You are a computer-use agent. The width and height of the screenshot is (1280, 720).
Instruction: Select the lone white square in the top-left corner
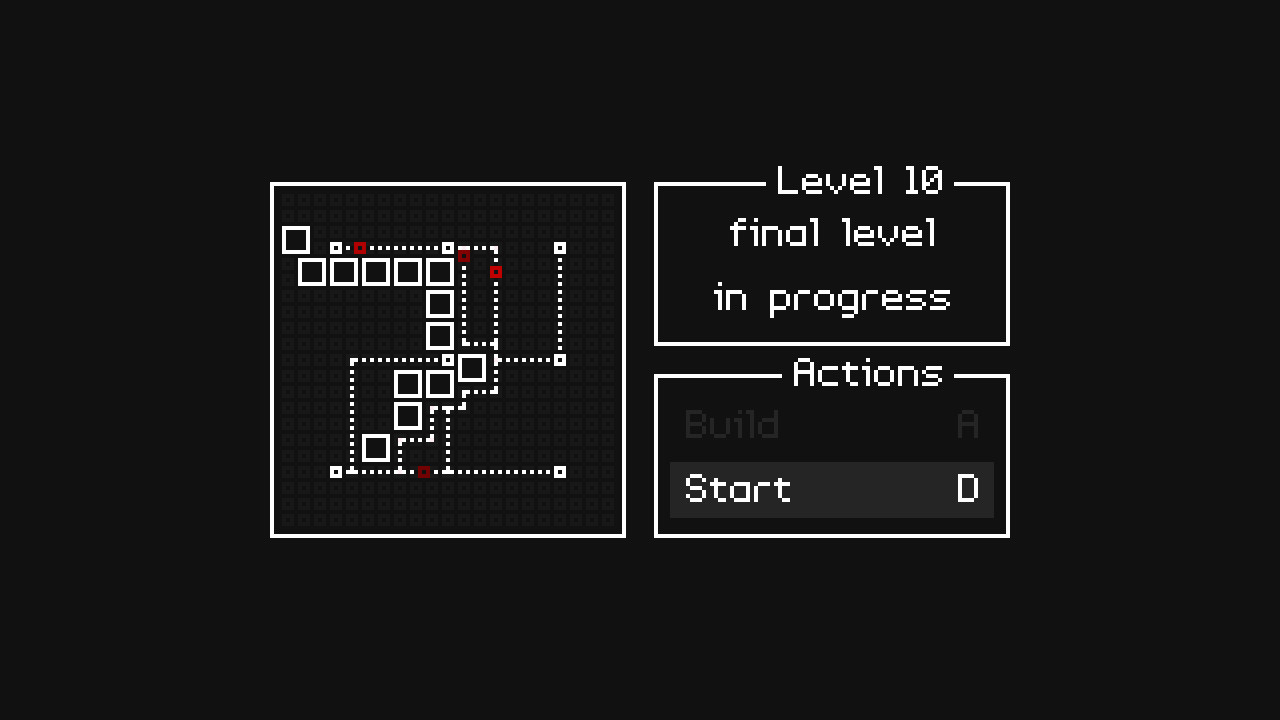pyautogui.click(x=297, y=240)
